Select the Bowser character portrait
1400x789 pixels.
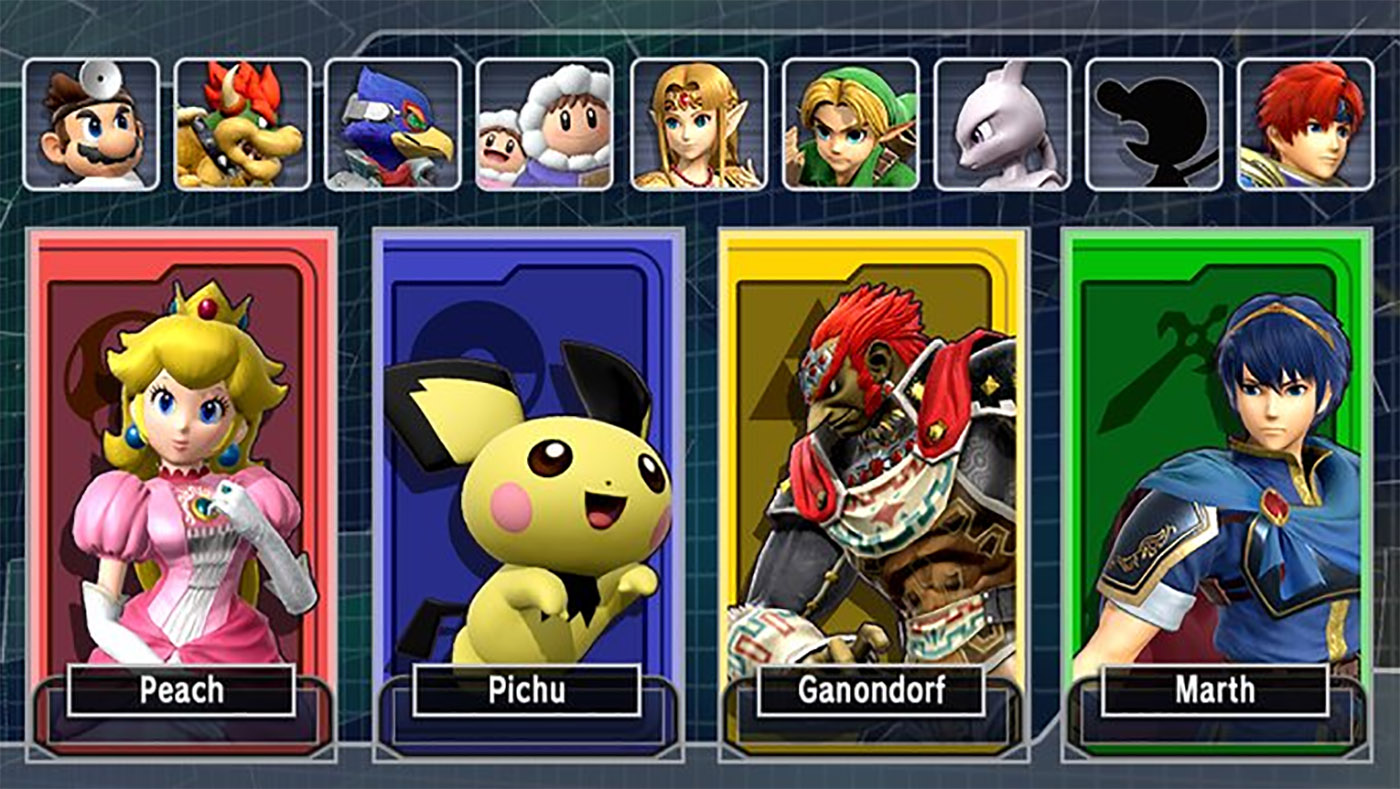click(x=242, y=125)
